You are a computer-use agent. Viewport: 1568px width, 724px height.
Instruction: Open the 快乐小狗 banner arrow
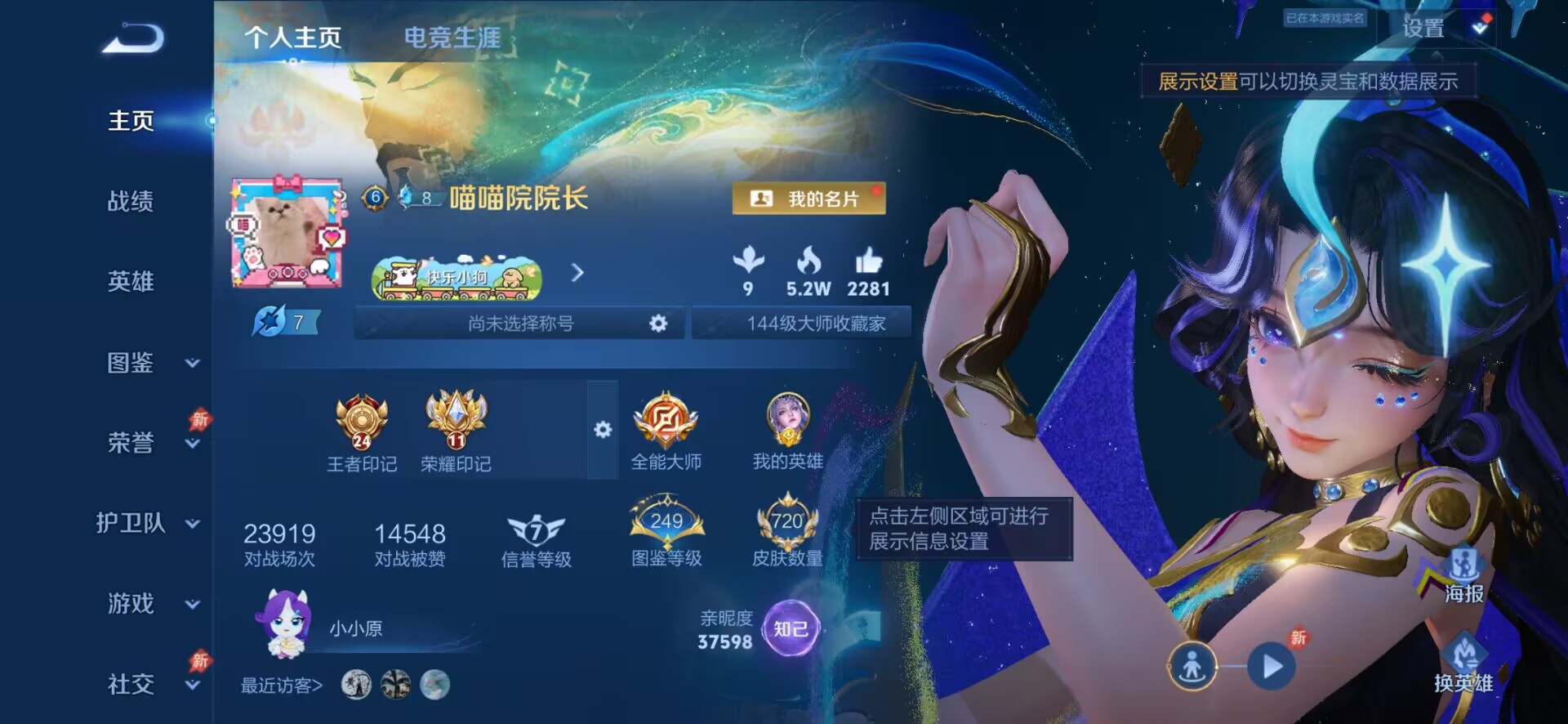(578, 273)
